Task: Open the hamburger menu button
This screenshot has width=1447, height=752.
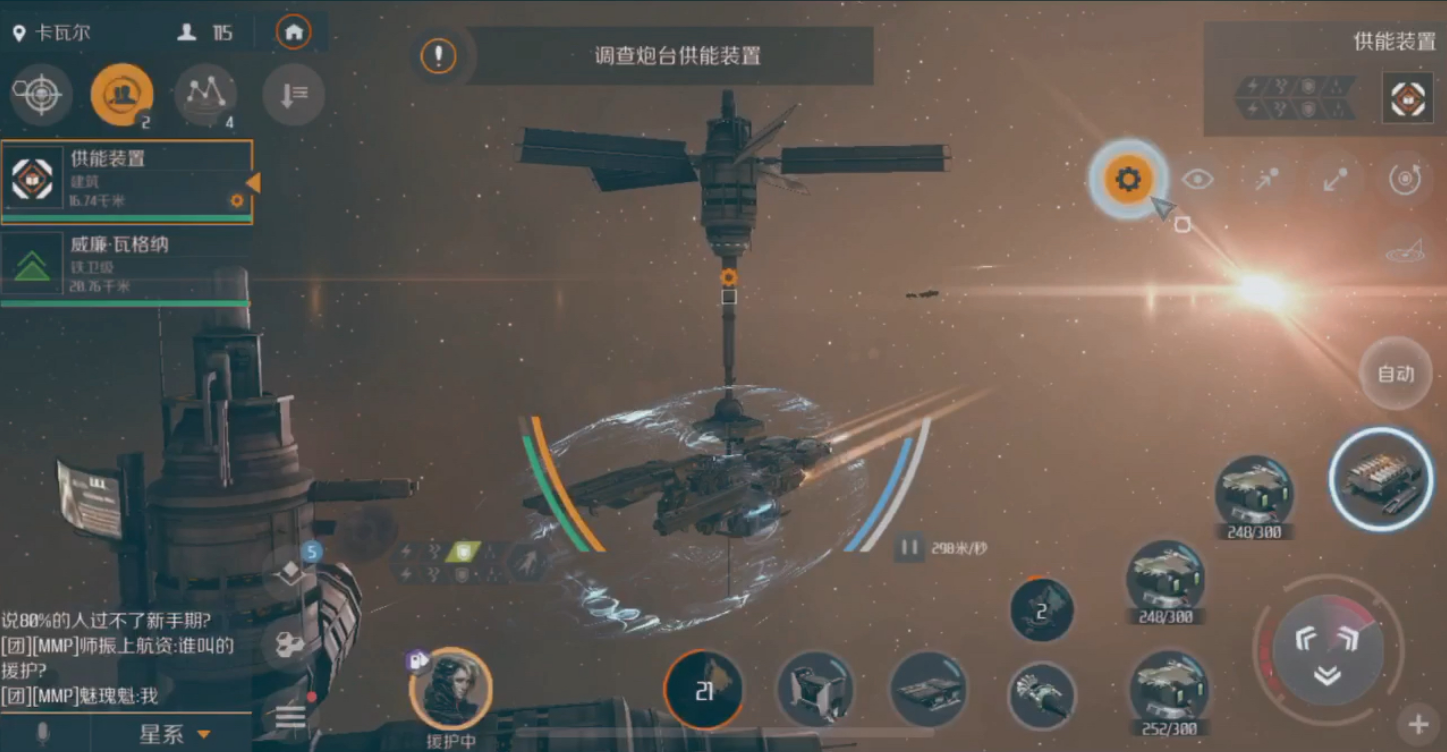Action: pyautogui.click(x=291, y=717)
